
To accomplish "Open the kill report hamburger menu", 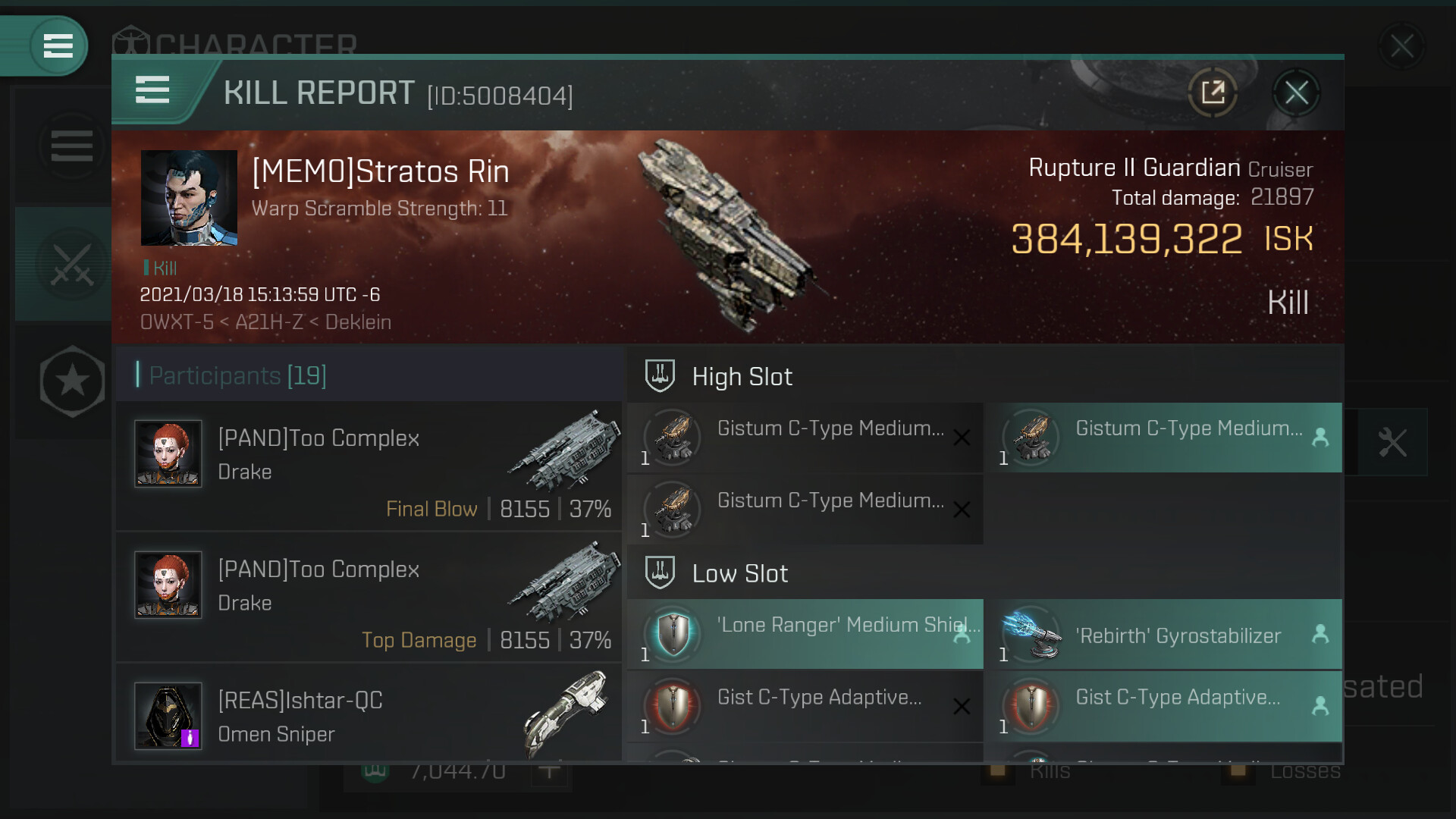I will click(x=152, y=90).
